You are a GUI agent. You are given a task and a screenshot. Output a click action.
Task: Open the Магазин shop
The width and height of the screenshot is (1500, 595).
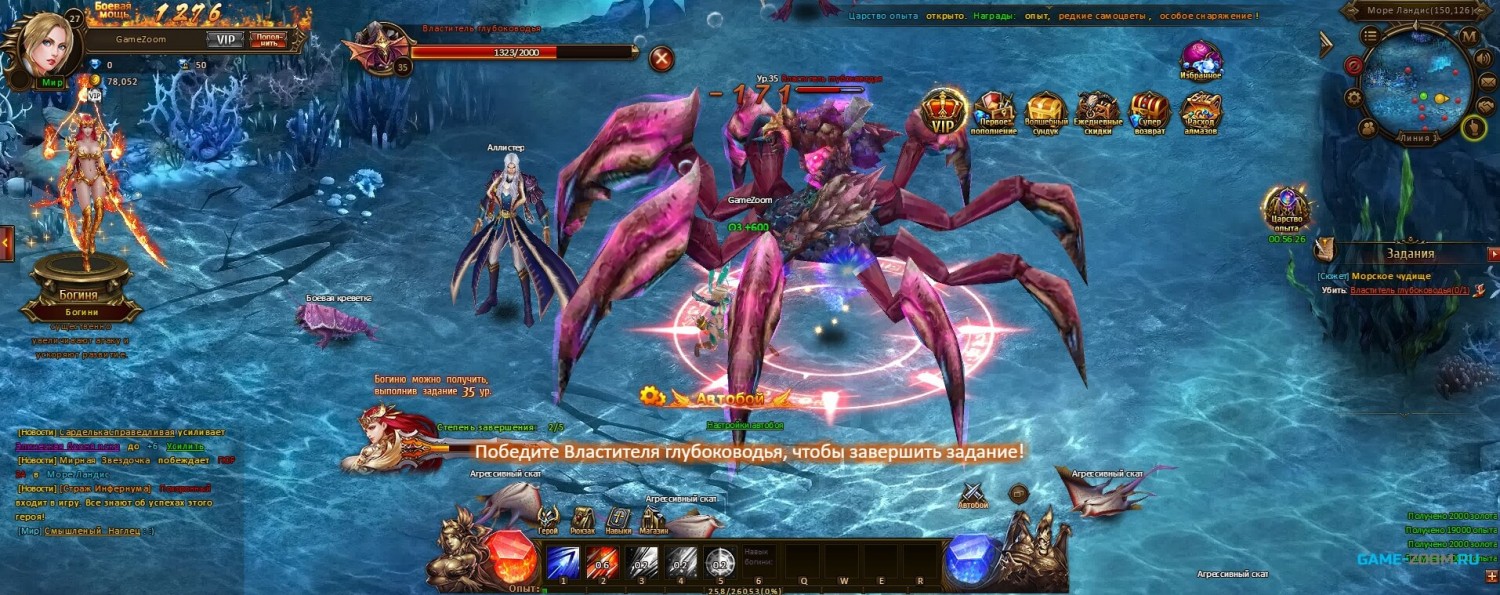(x=654, y=518)
